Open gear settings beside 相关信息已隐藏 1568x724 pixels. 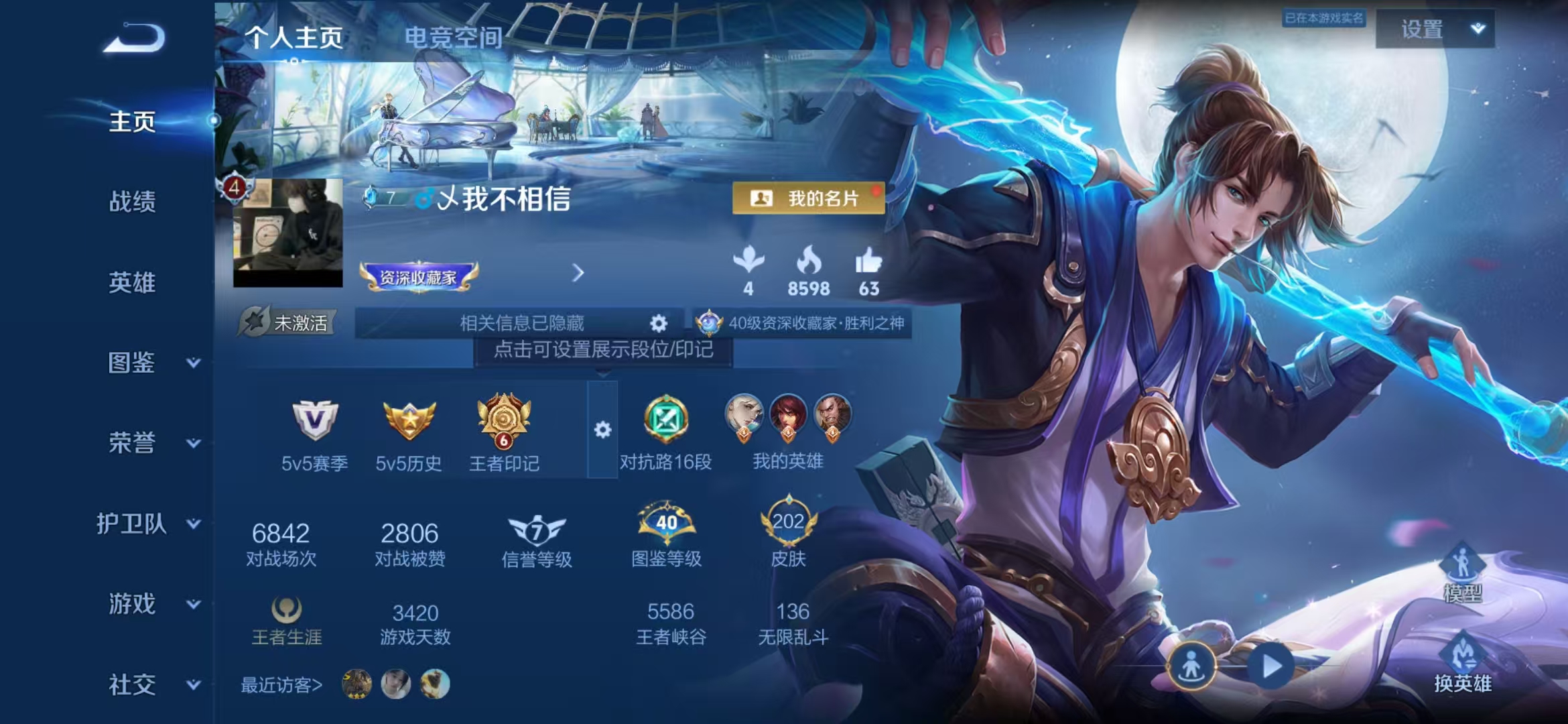[x=658, y=324]
